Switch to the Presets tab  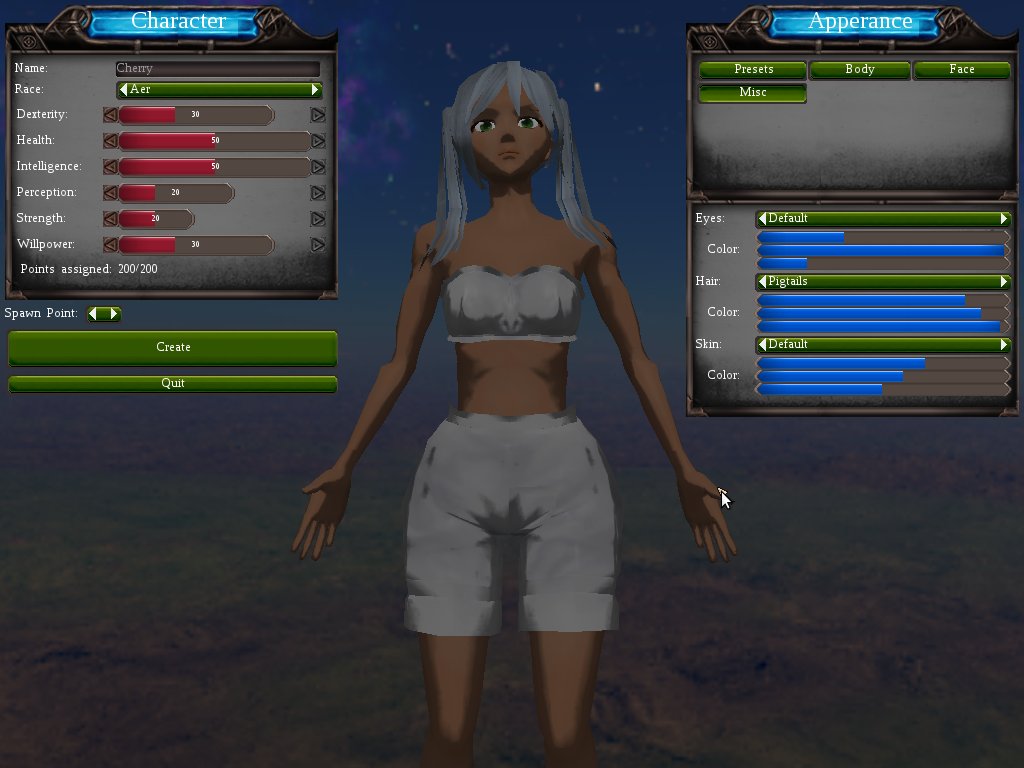point(753,70)
